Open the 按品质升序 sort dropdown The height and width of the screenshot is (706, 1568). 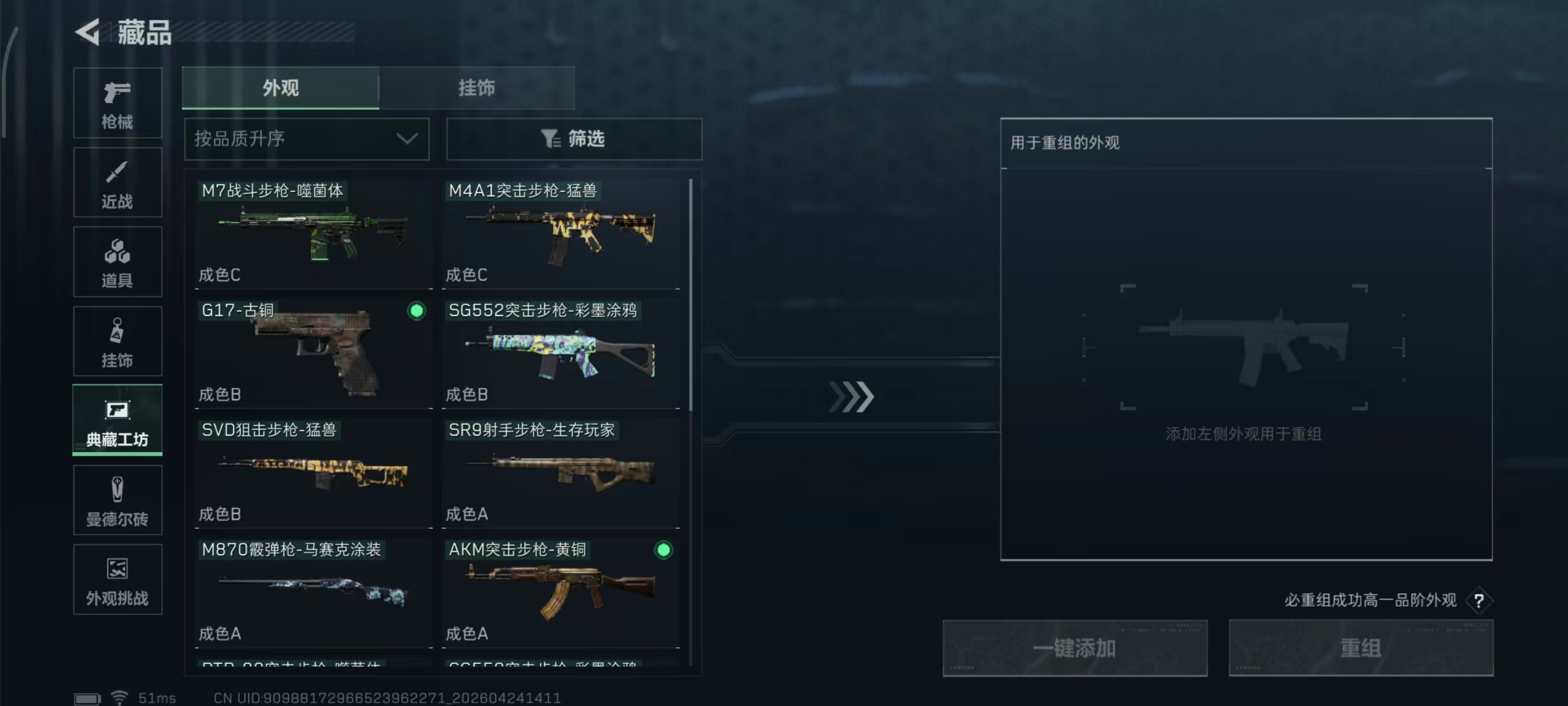pyautogui.click(x=306, y=139)
